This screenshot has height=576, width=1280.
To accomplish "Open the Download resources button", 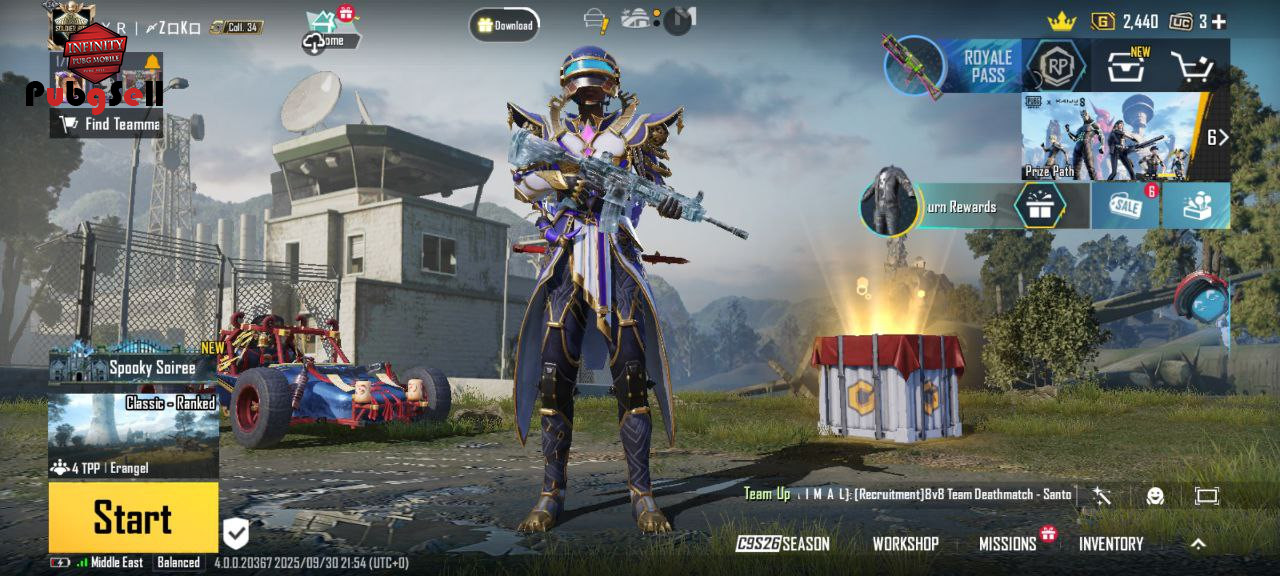I will pos(505,25).
